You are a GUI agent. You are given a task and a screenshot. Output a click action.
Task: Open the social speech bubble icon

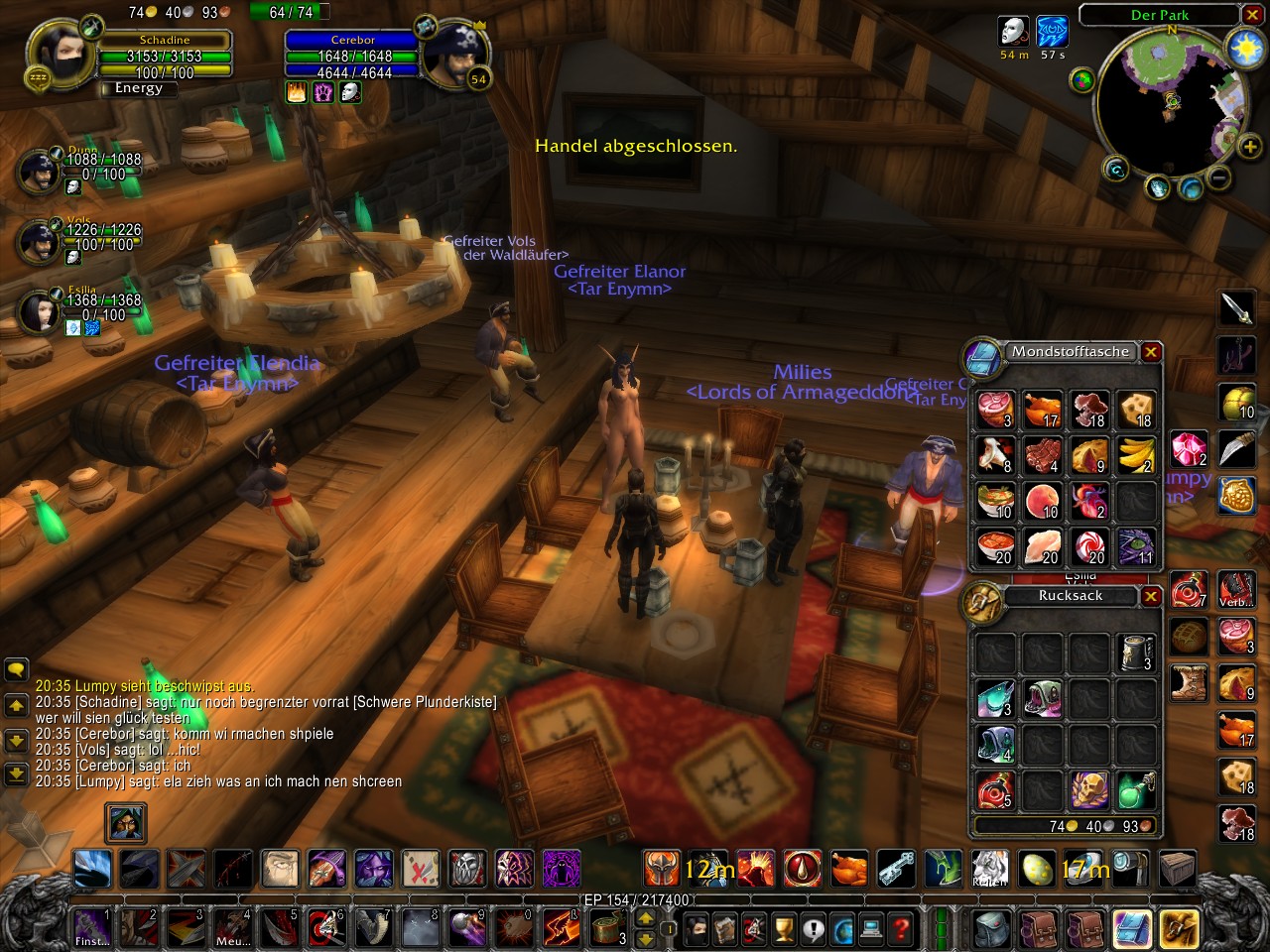click(x=811, y=930)
